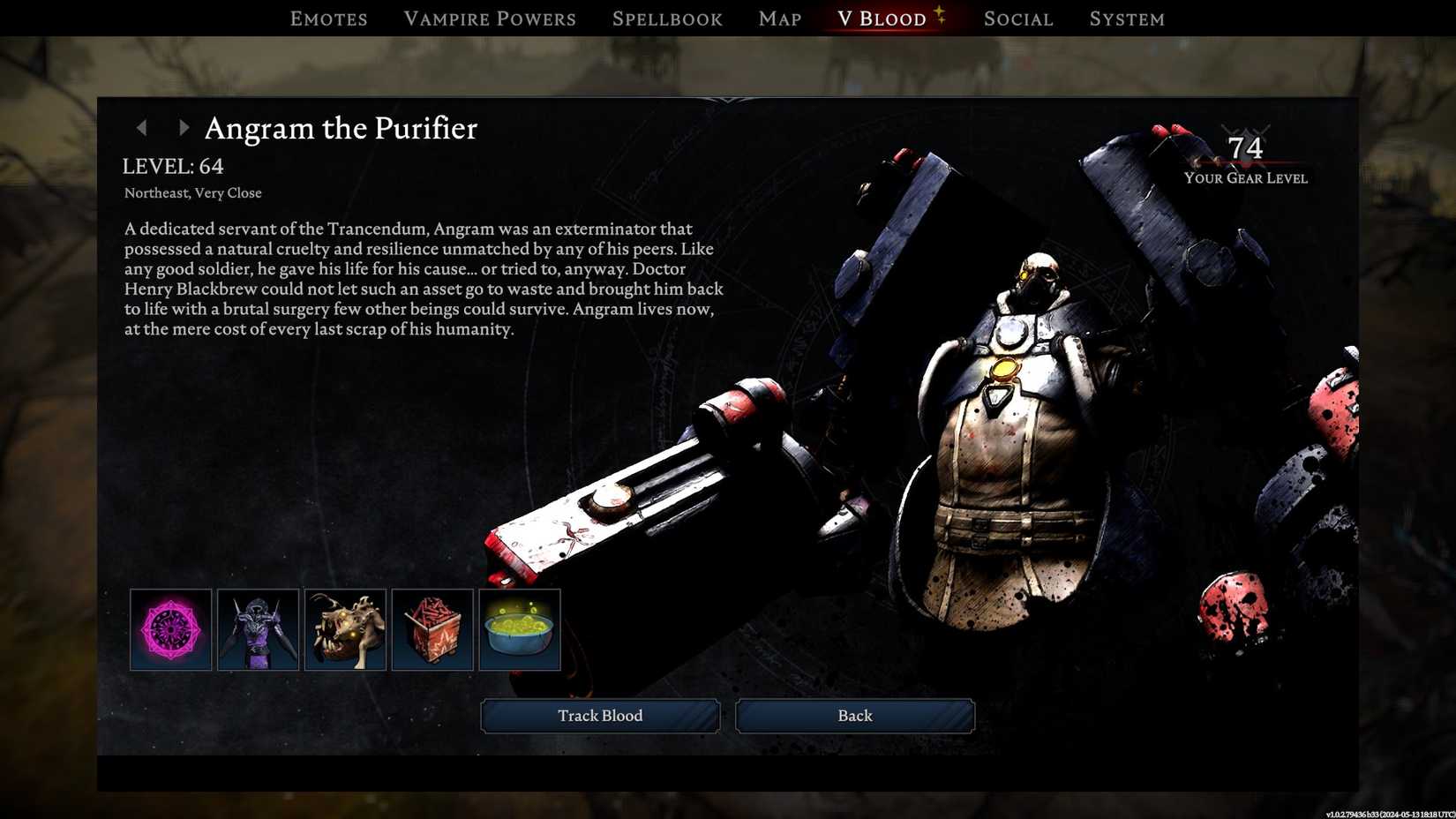Viewport: 1456px width, 819px height.
Task: Click the Back button
Action: [853, 716]
